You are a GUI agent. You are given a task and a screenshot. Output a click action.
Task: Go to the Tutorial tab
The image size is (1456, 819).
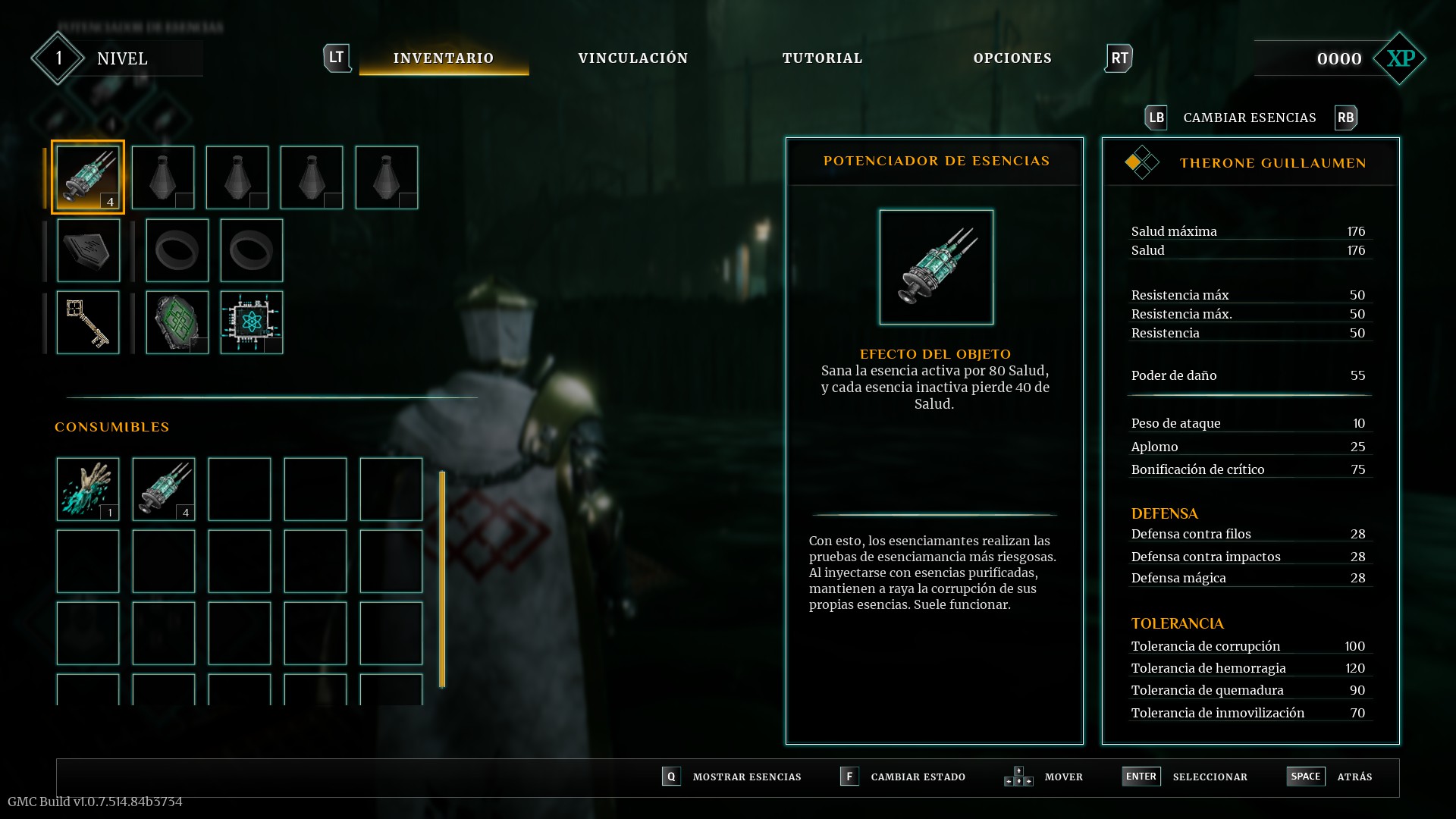[822, 58]
